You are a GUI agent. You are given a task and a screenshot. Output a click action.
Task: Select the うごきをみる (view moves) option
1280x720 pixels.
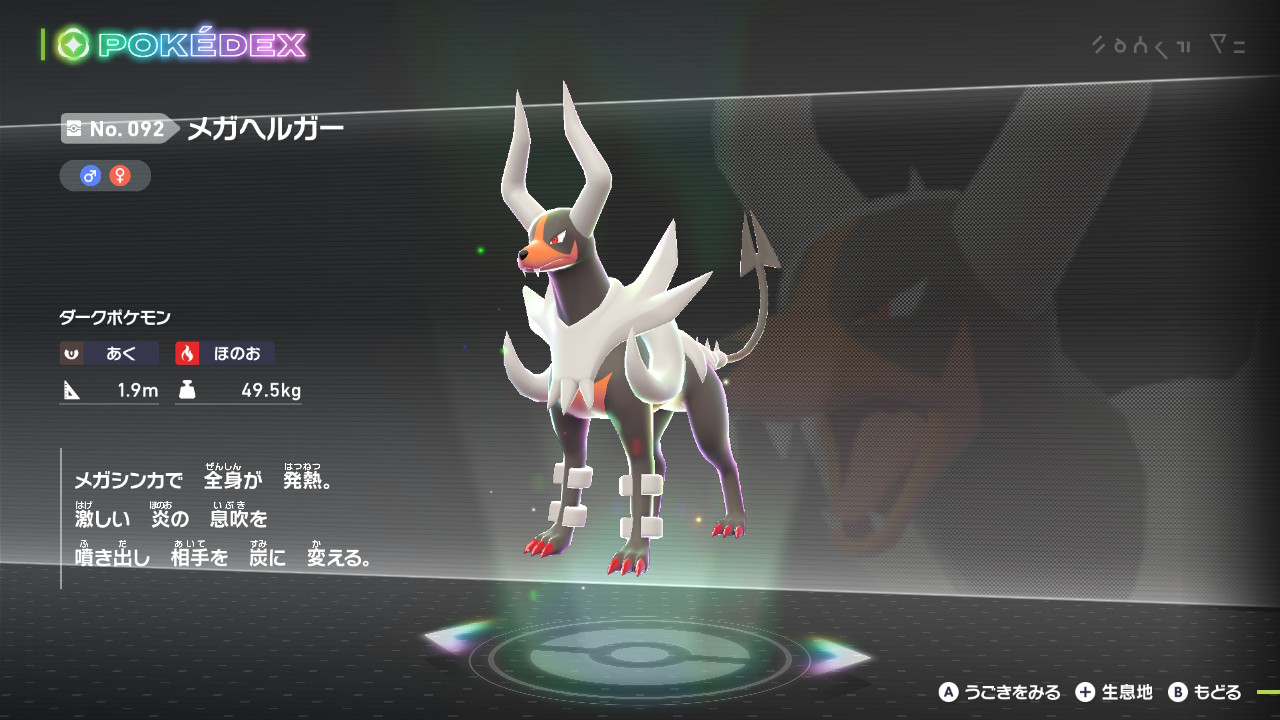tap(1000, 692)
